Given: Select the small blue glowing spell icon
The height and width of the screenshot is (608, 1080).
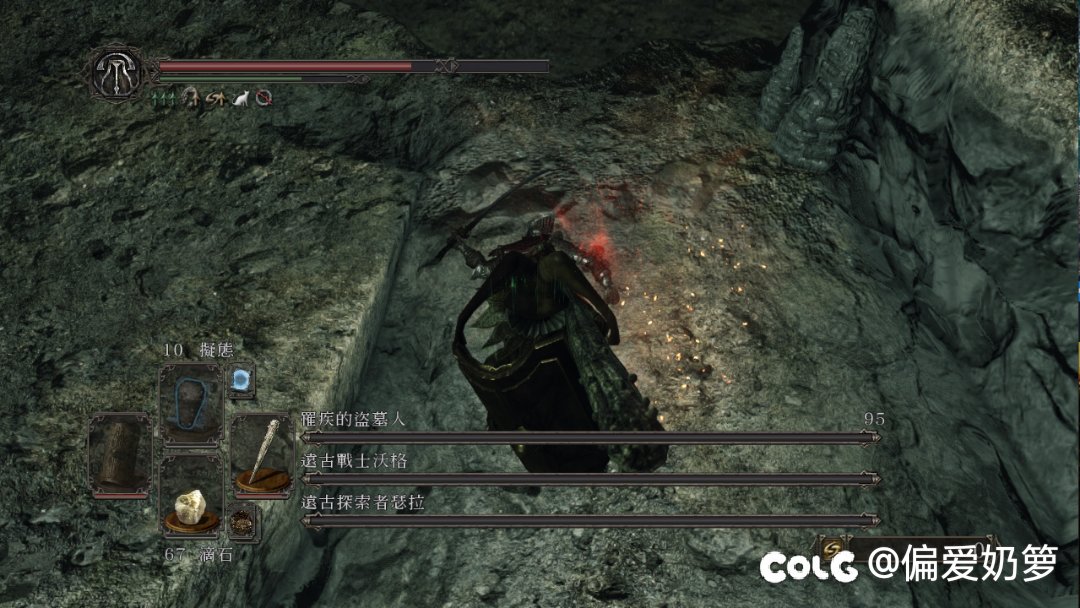Looking at the screenshot, I should coord(241,379).
